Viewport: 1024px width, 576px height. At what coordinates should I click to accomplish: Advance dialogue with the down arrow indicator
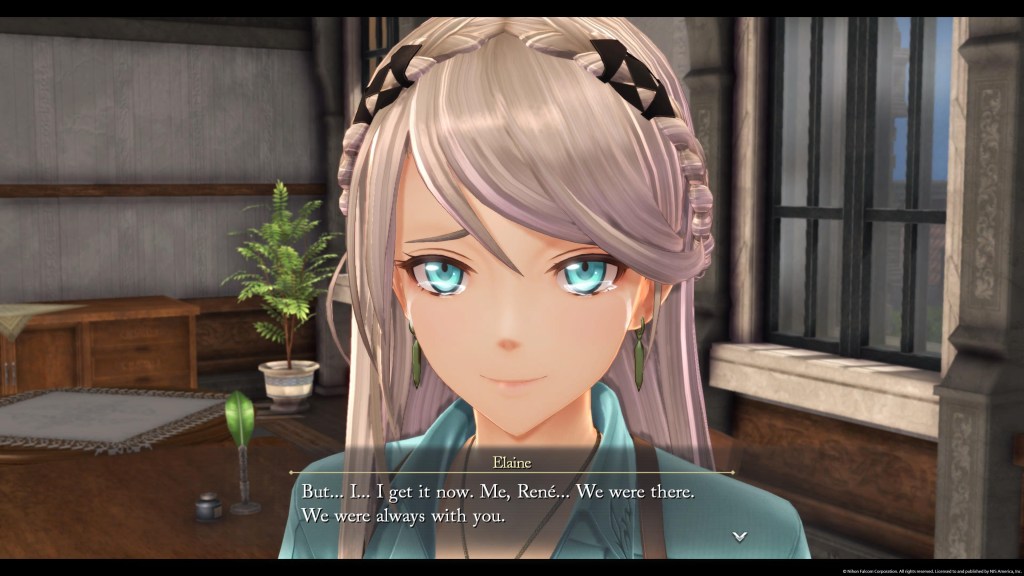(x=739, y=536)
